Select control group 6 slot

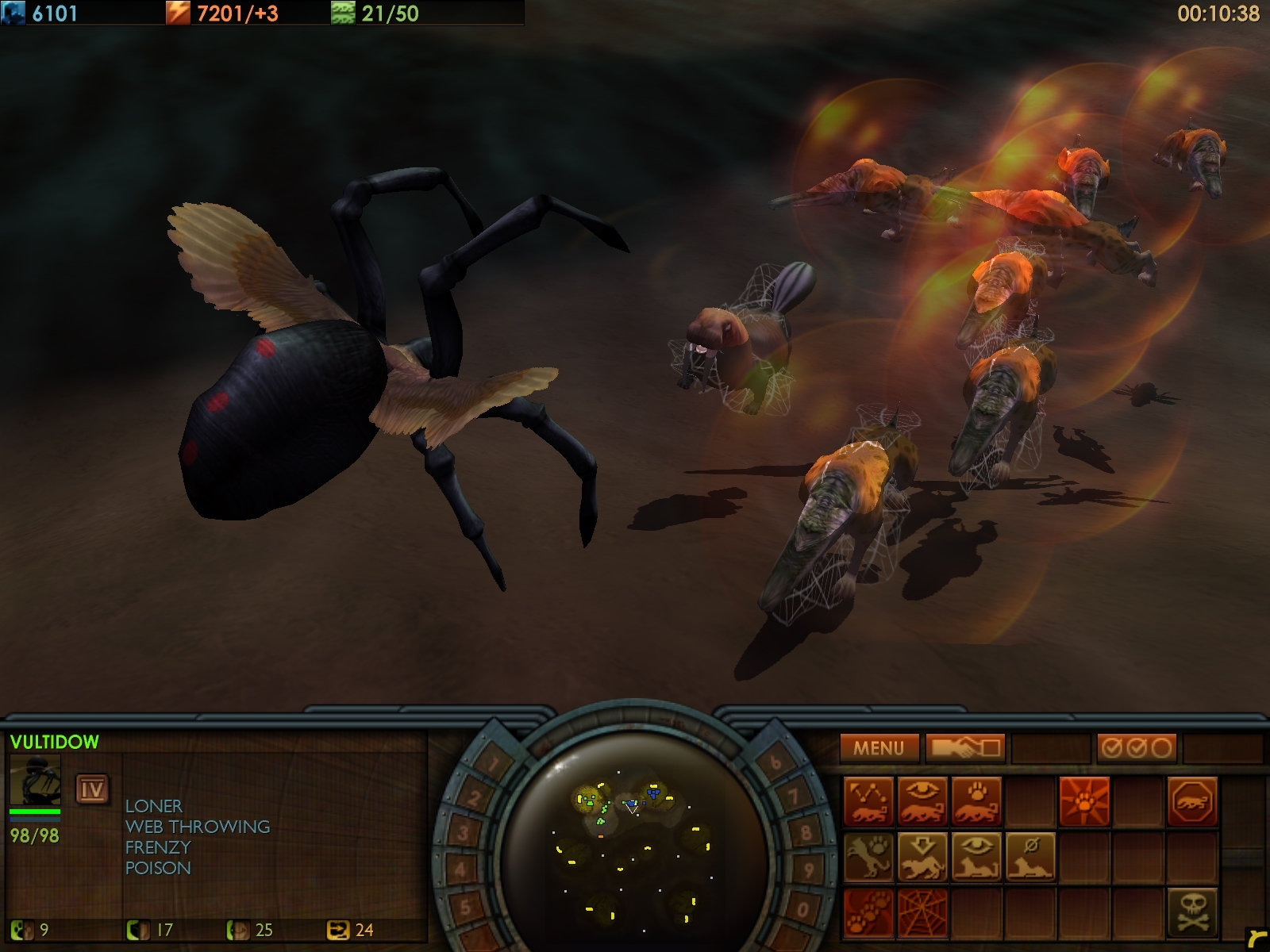point(775,763)
